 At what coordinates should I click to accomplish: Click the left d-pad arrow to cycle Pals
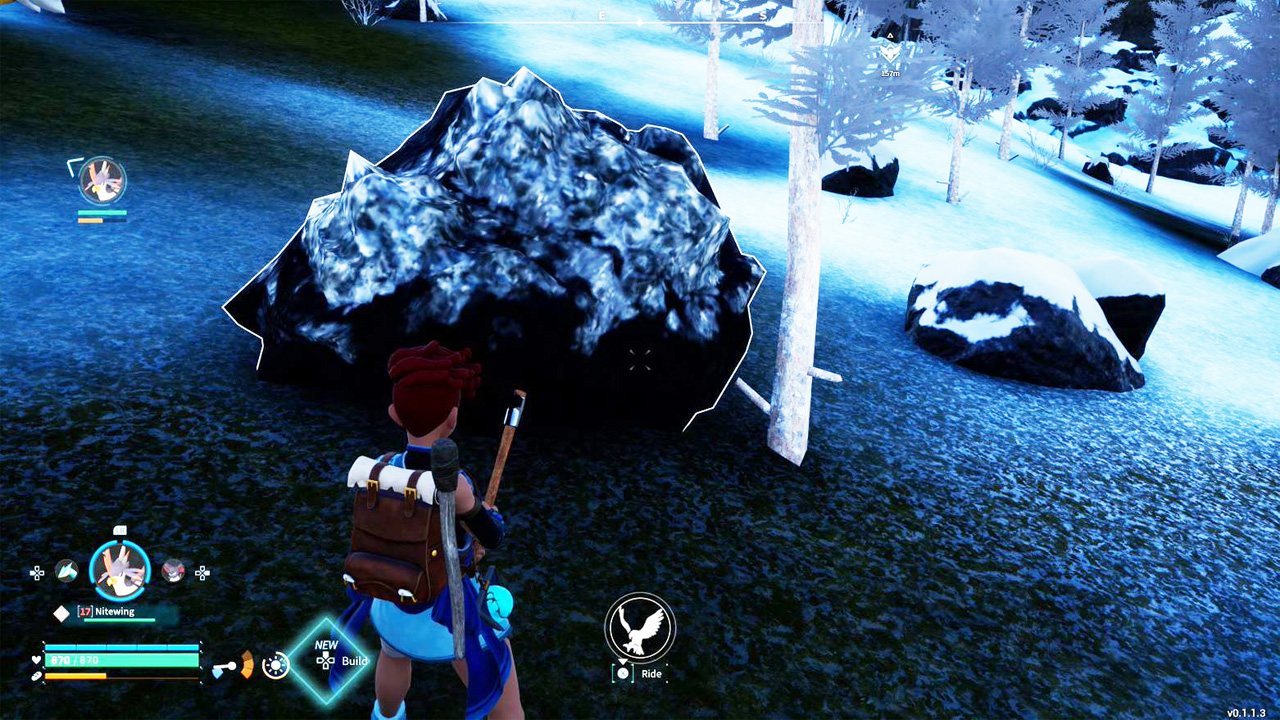point(37,572)
